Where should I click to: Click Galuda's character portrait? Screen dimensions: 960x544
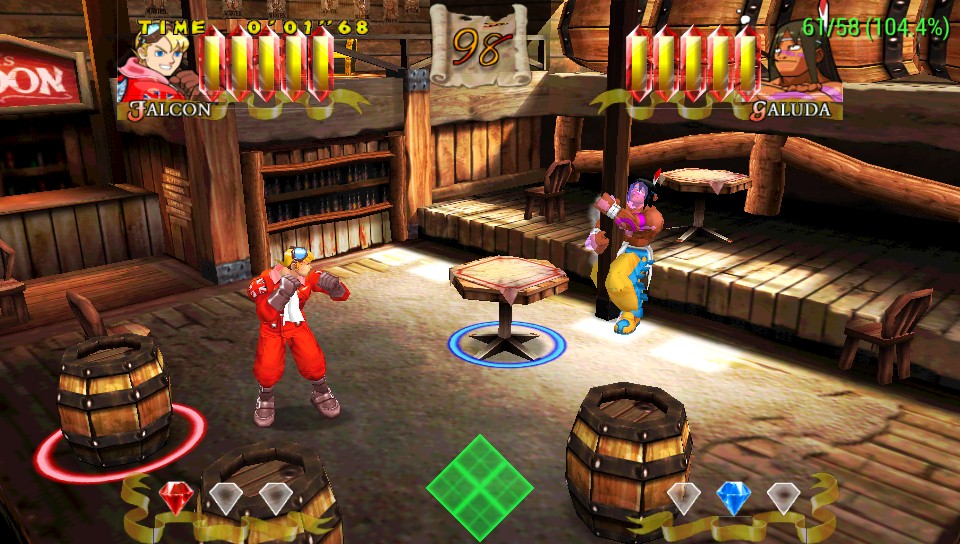tap(804, 64)
